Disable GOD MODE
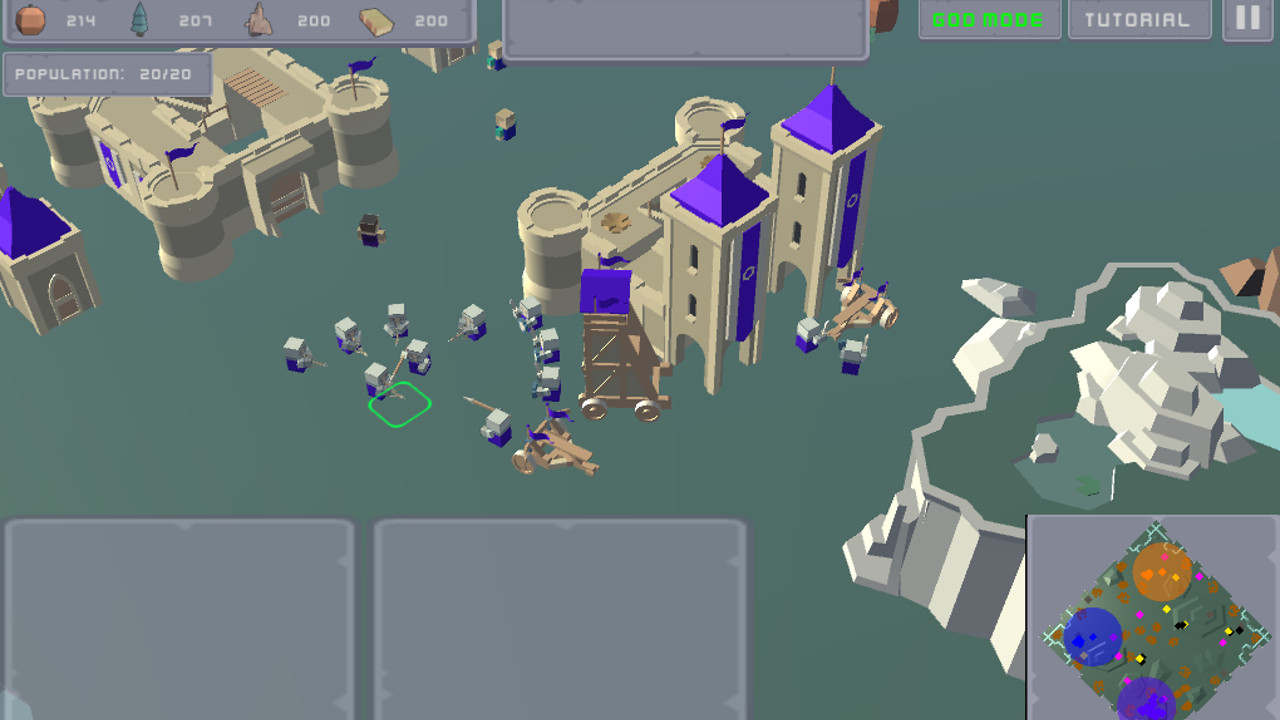Viewport: 1280px width, 720px height. pyautogui.click(x=989, y=18)
